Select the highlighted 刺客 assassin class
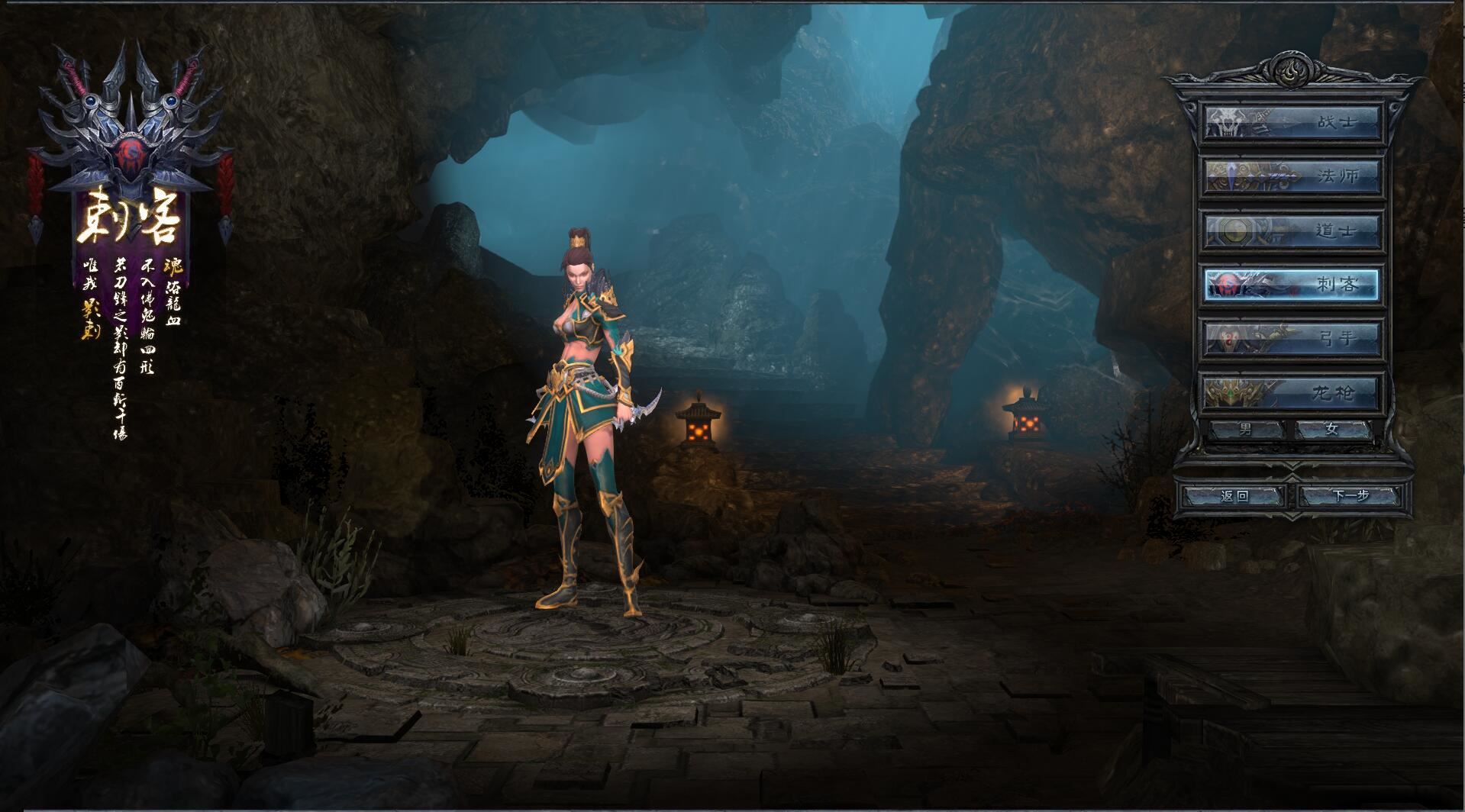 [1292, 285]
